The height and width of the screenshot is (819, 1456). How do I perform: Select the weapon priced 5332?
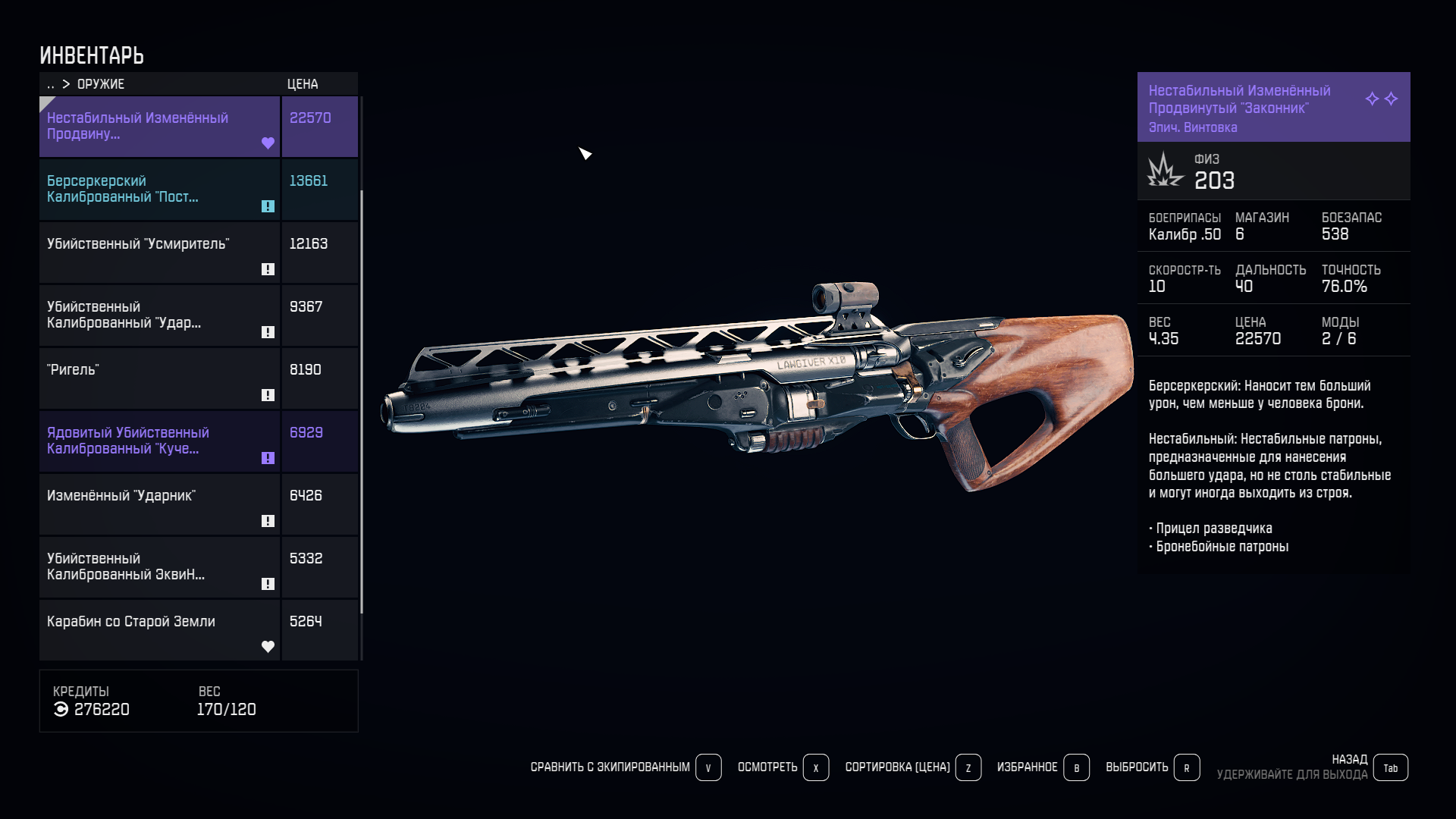tap(159, 567)
